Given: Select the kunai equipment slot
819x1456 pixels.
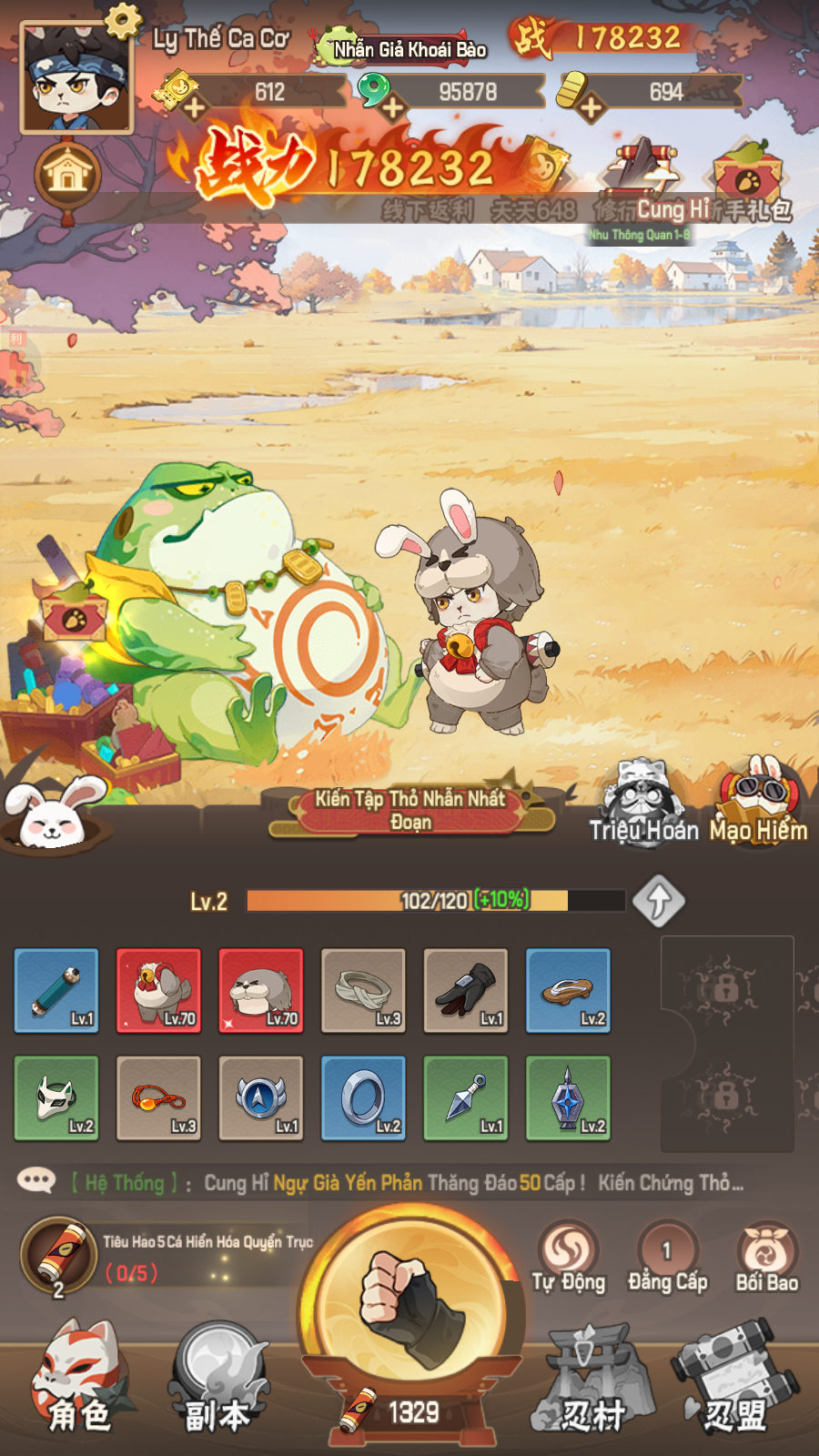Looking at the screenshot, I should [x=466, y=1097].
